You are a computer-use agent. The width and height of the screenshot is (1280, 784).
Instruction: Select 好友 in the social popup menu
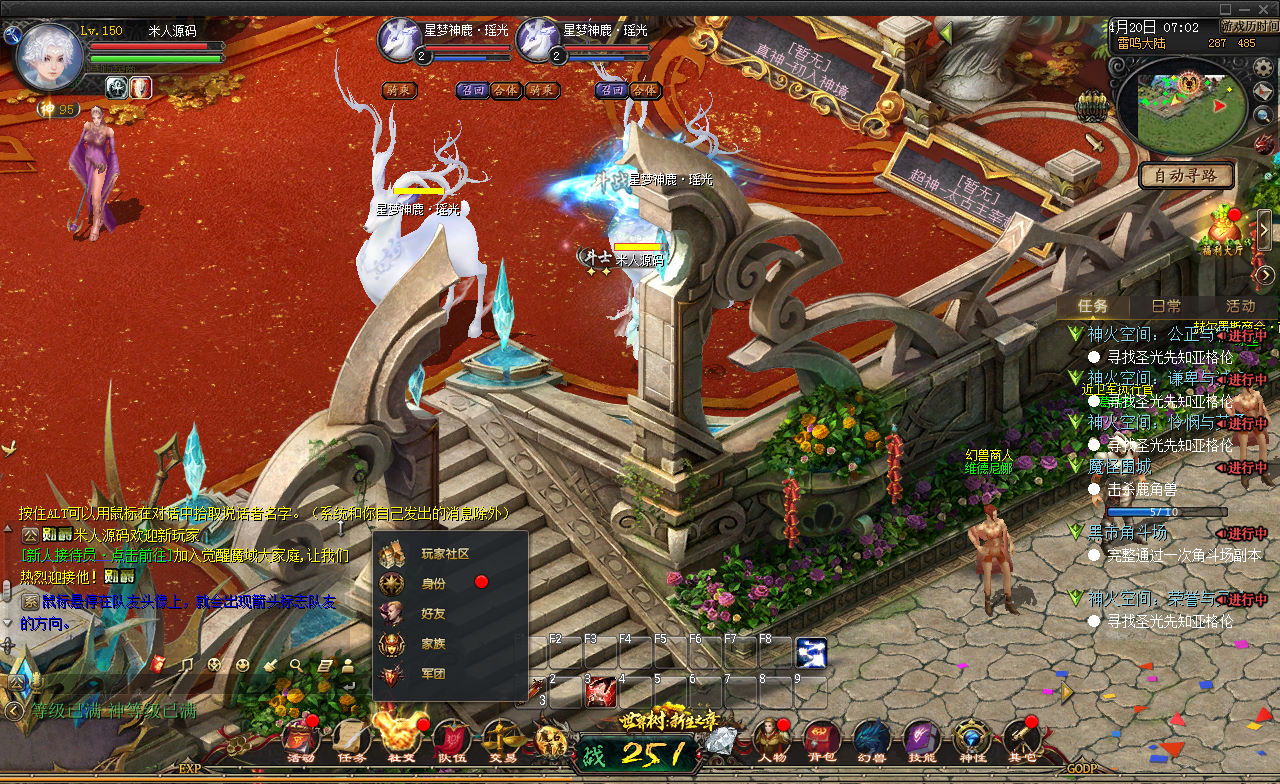(433, 613)
